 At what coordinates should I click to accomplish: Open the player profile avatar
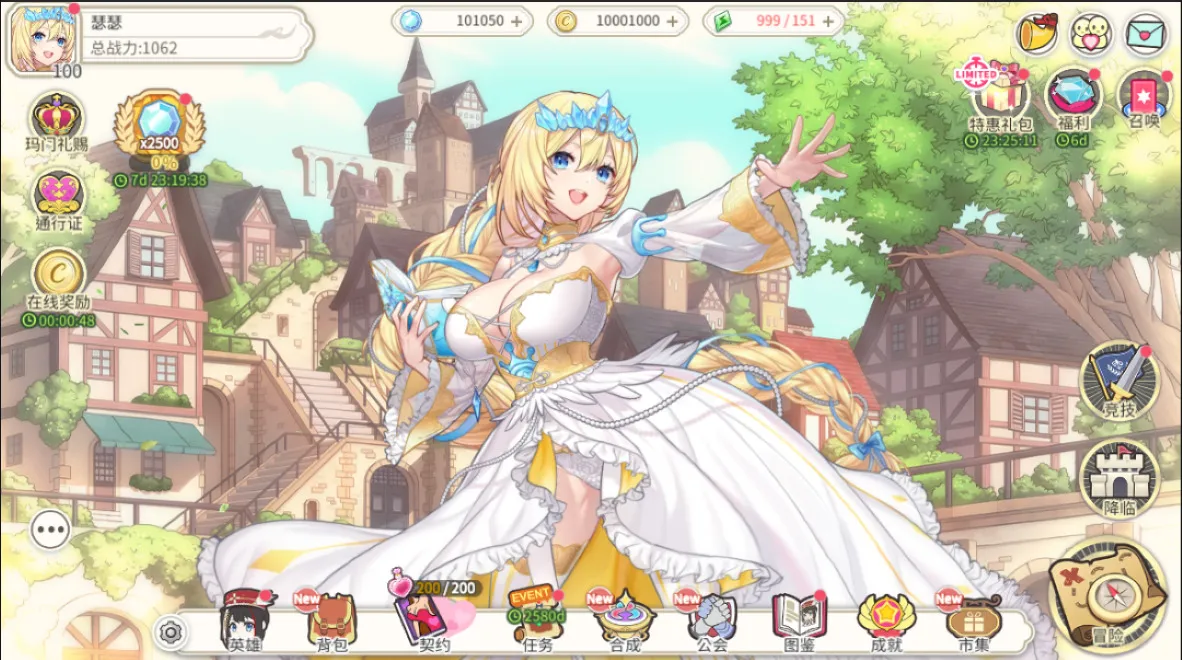[x=44, y=40]
